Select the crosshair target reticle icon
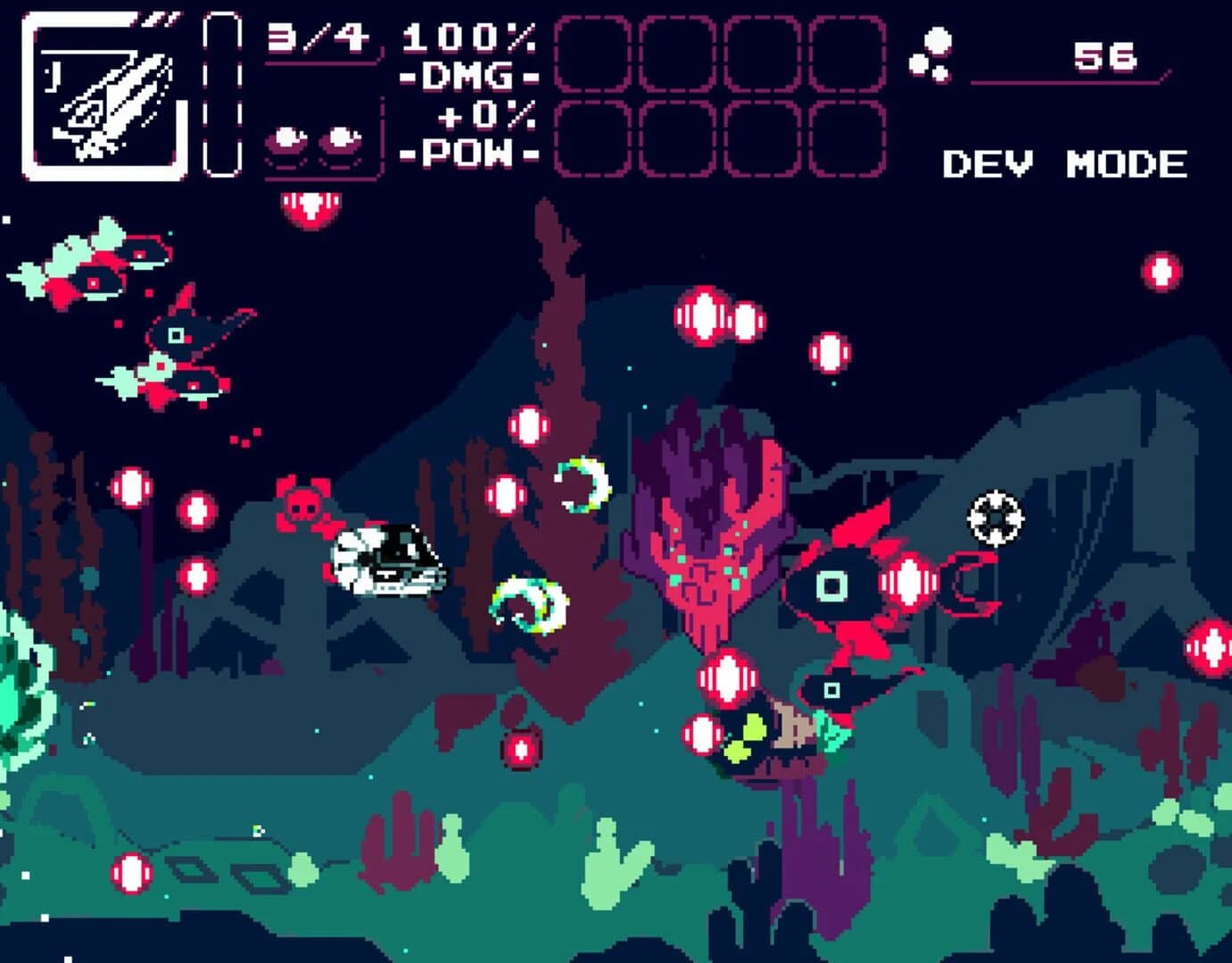The image size is (1232, 963). click(x=997, y=515)
